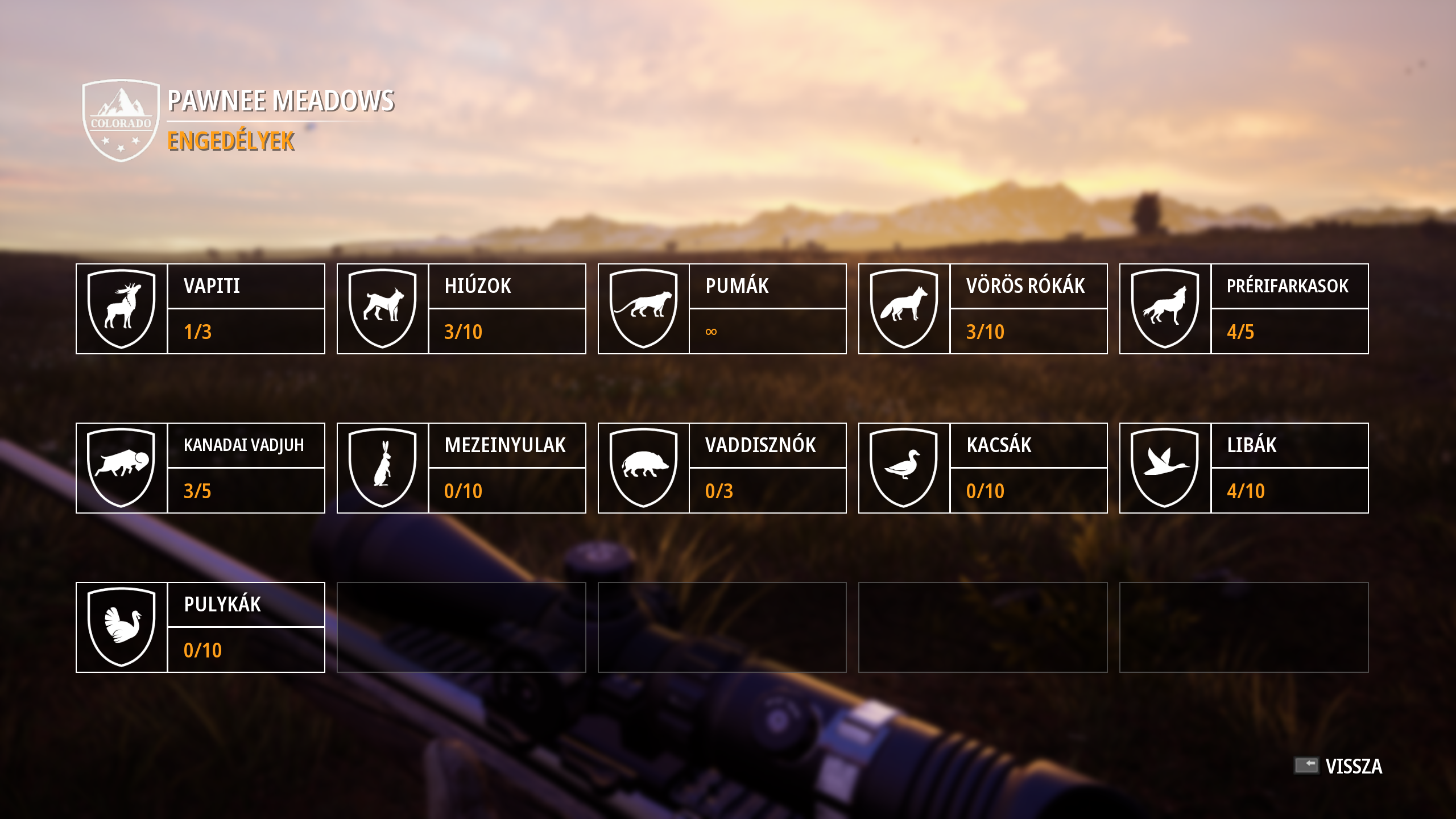This screenshot has width=1456, height=819.
Task: Choose the Pumák permit tile
Action: pos(722,309)
